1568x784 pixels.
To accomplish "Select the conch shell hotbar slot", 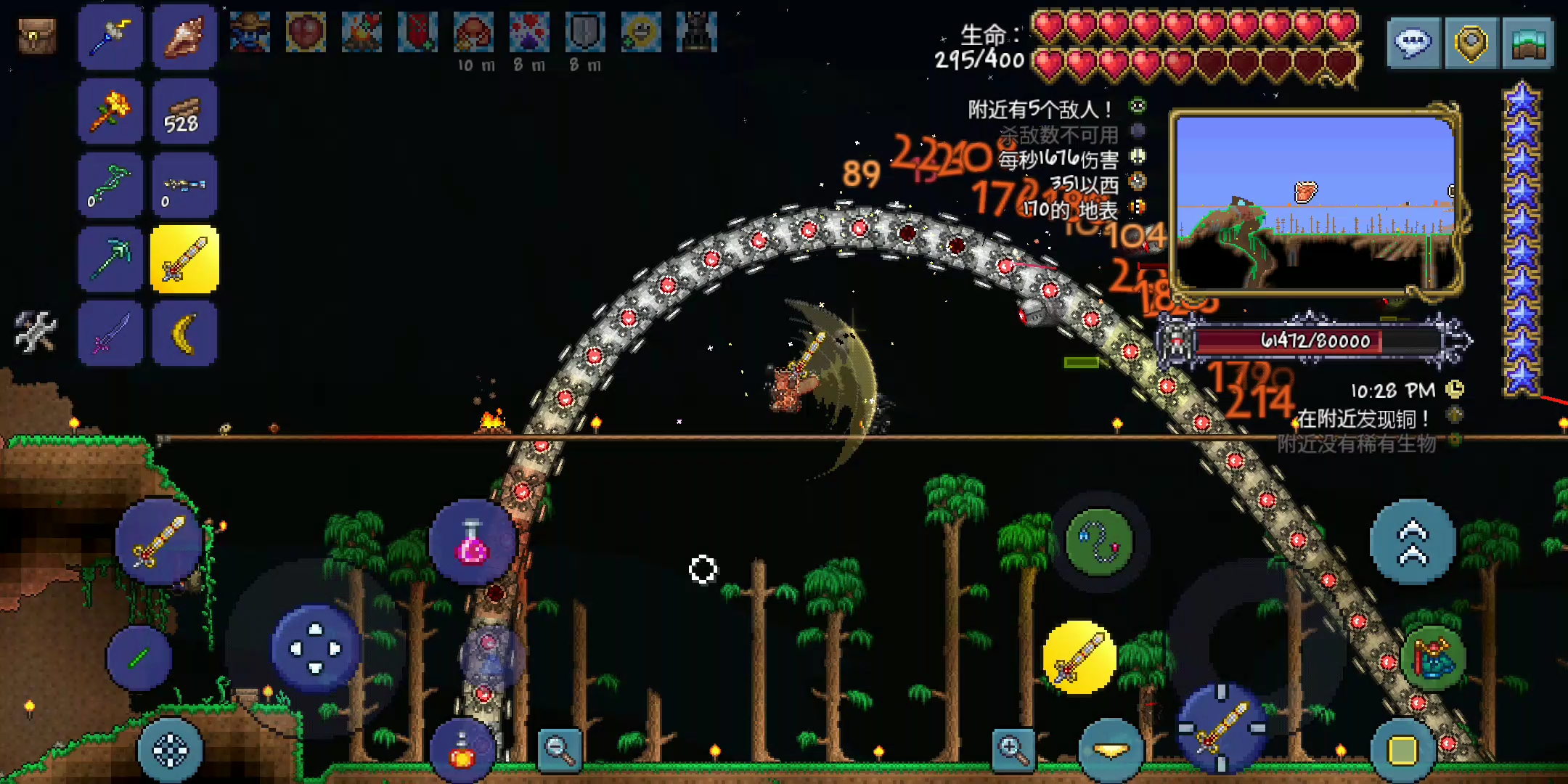I will point(184,38).
